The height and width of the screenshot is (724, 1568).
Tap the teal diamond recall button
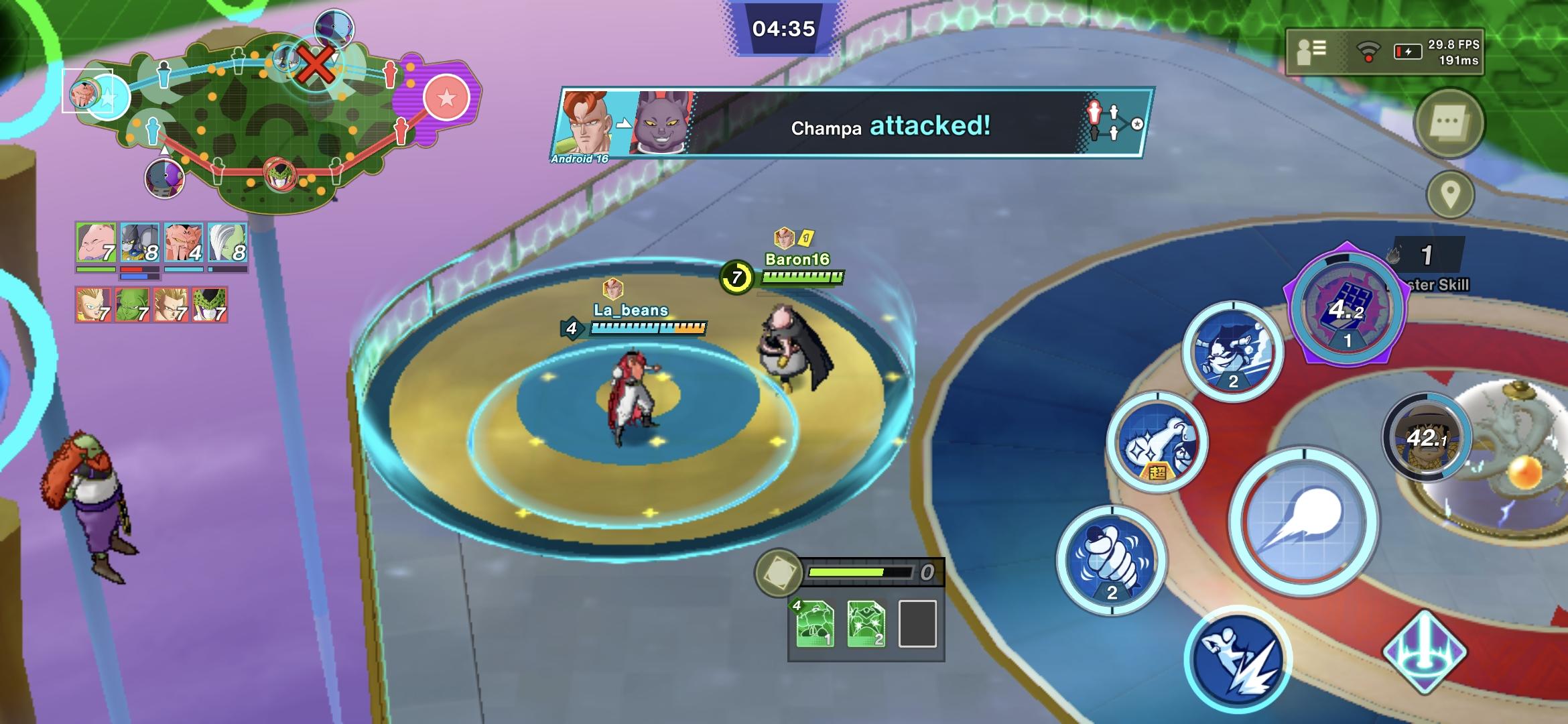(x=1425, y=652)
